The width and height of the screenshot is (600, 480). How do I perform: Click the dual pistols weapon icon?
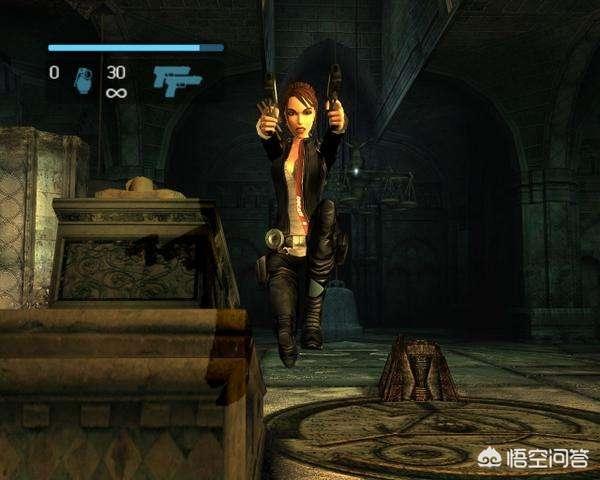pyautogui.click(x=177, y=81)
